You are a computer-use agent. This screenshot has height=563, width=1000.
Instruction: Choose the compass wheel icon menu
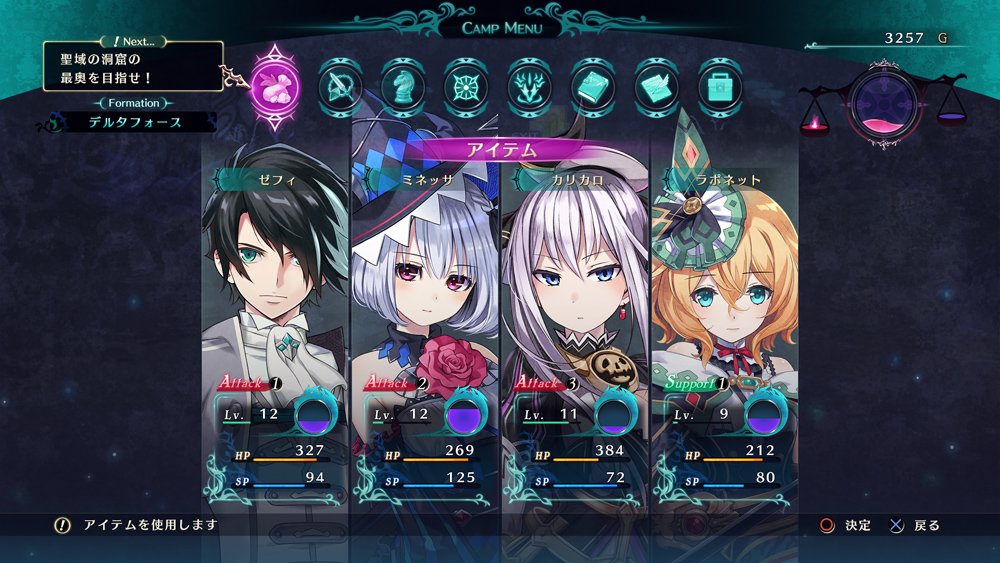click(x=466, y=86)
